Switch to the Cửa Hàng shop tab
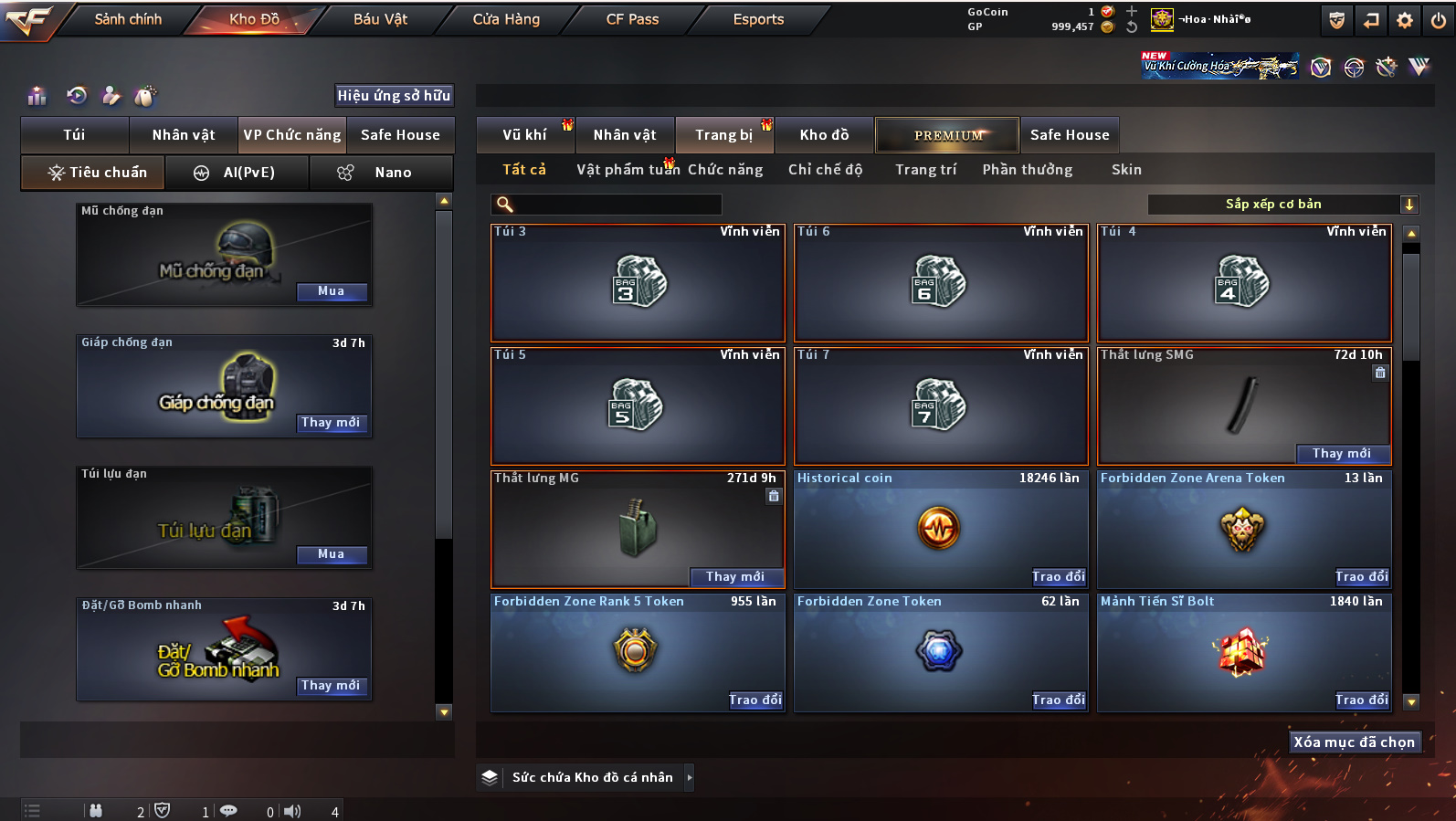Viewport: 1456px width, 821px height. tap(506, 19)
